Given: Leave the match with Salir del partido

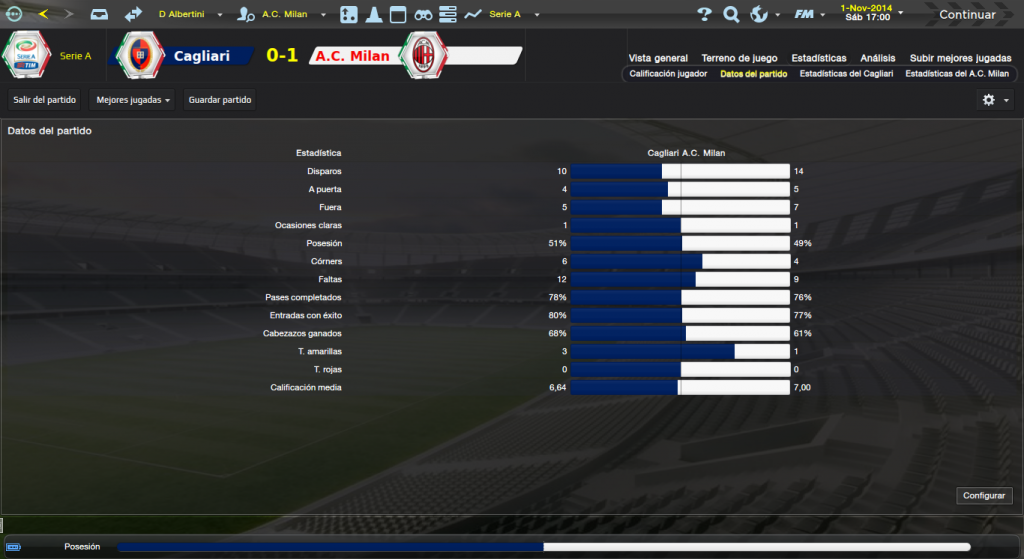Looking at the screenshot, I should 45,100.
